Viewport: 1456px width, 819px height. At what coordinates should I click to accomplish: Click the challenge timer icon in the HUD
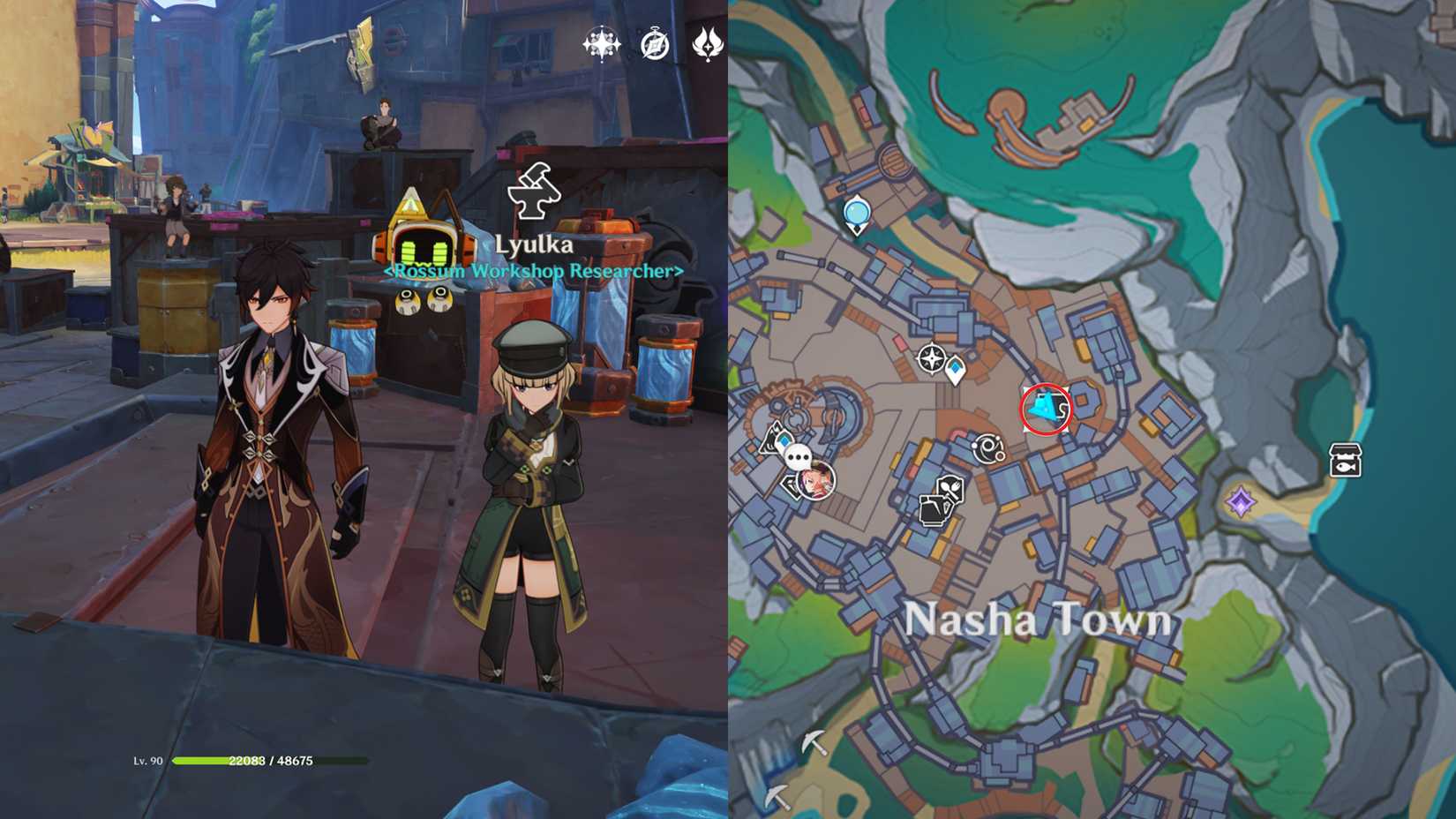(x=653, y=42)
